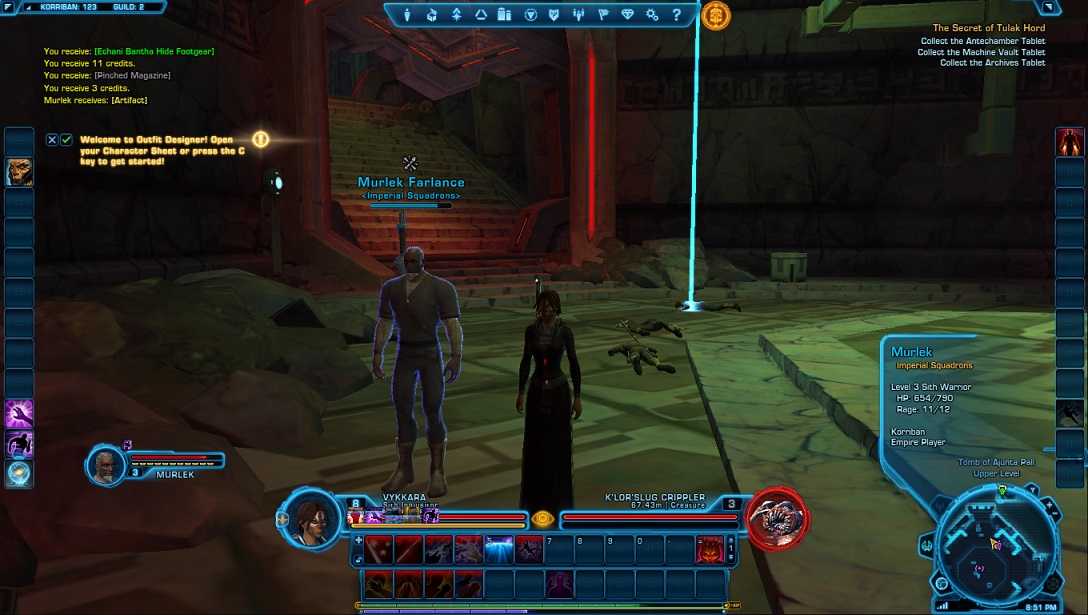
Task: Use the purple silhouette ability on lower bar
Action: coord(559,583)
